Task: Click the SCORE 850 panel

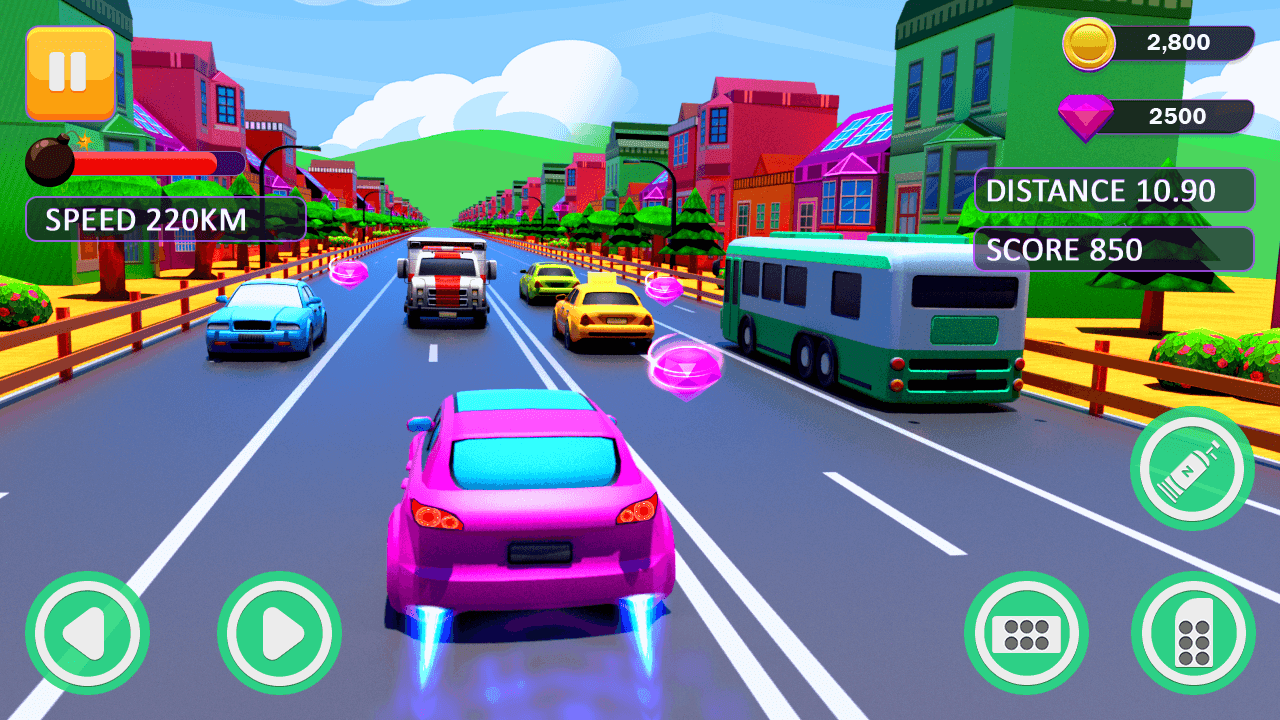Action: (1113, 249)
